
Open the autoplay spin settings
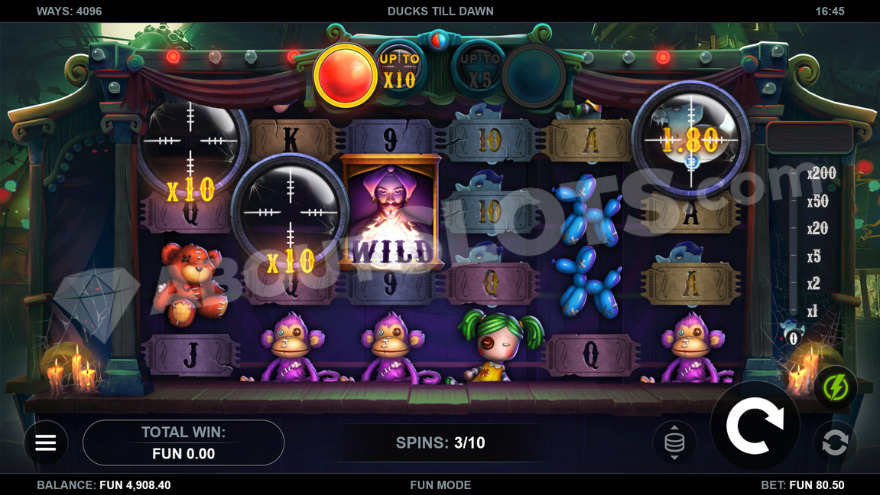[834, 442]
